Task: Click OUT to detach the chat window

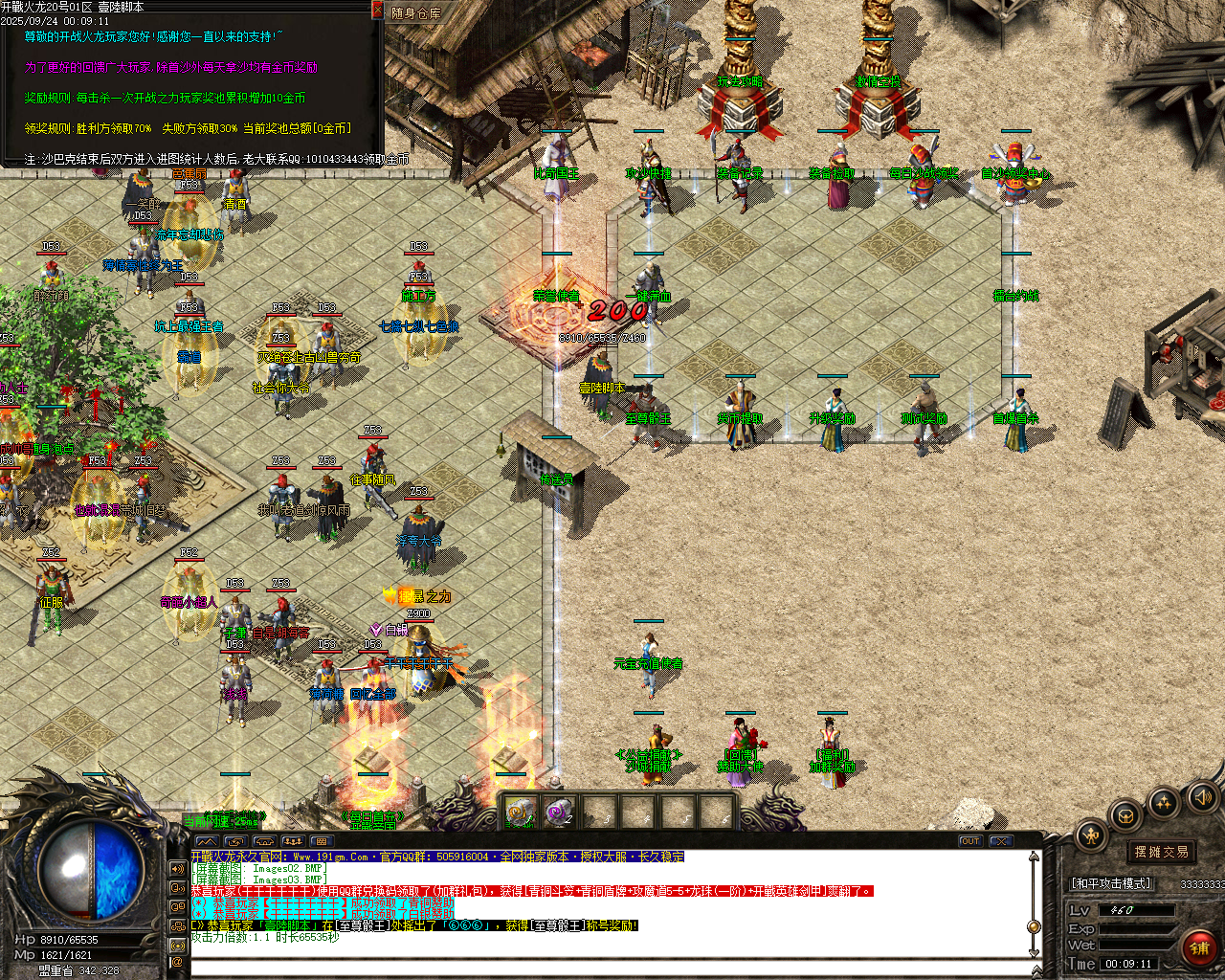Action: coord(970,839)
